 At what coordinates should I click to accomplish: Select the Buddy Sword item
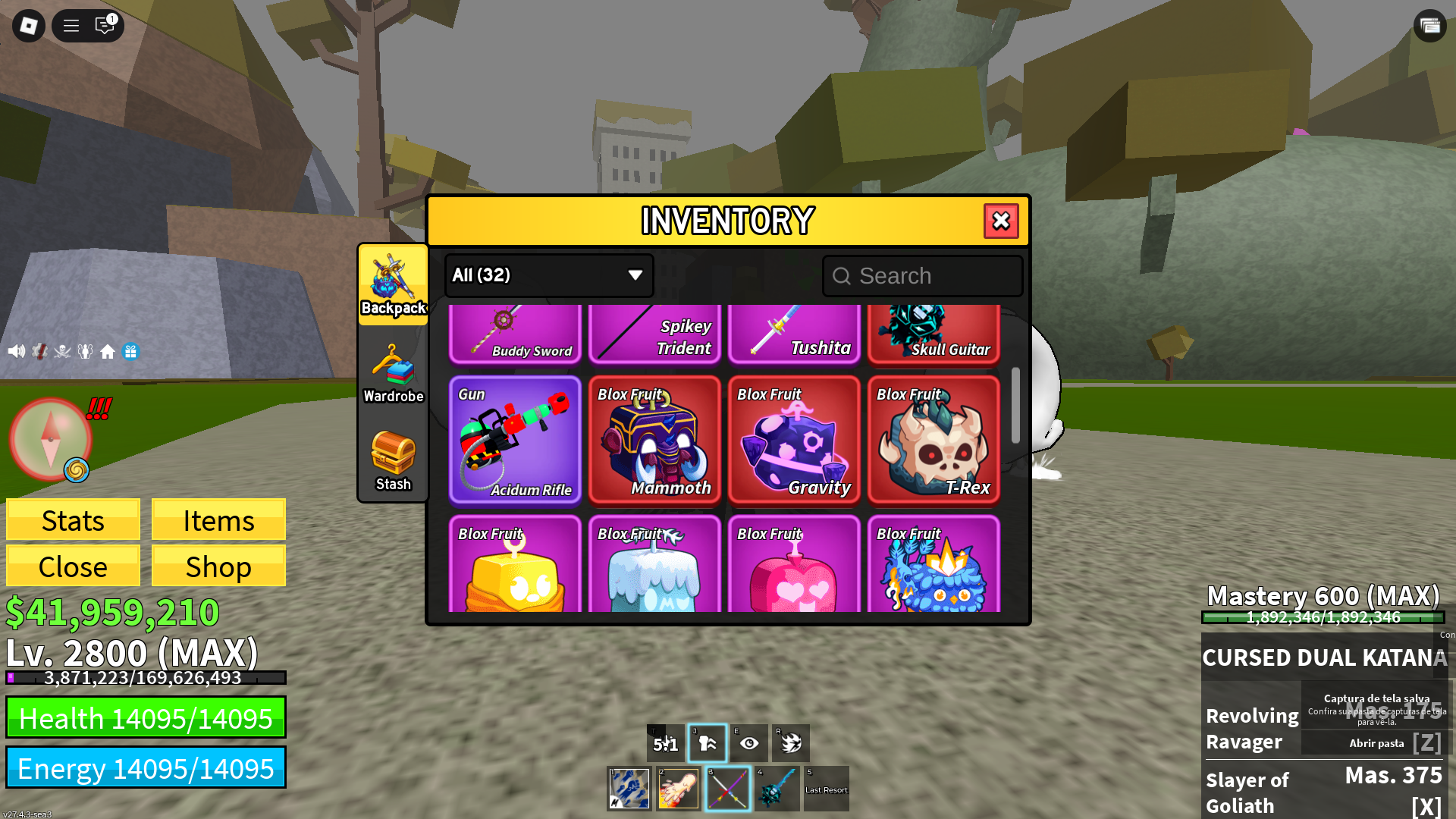pyautogui.click(x=515, y=334)
